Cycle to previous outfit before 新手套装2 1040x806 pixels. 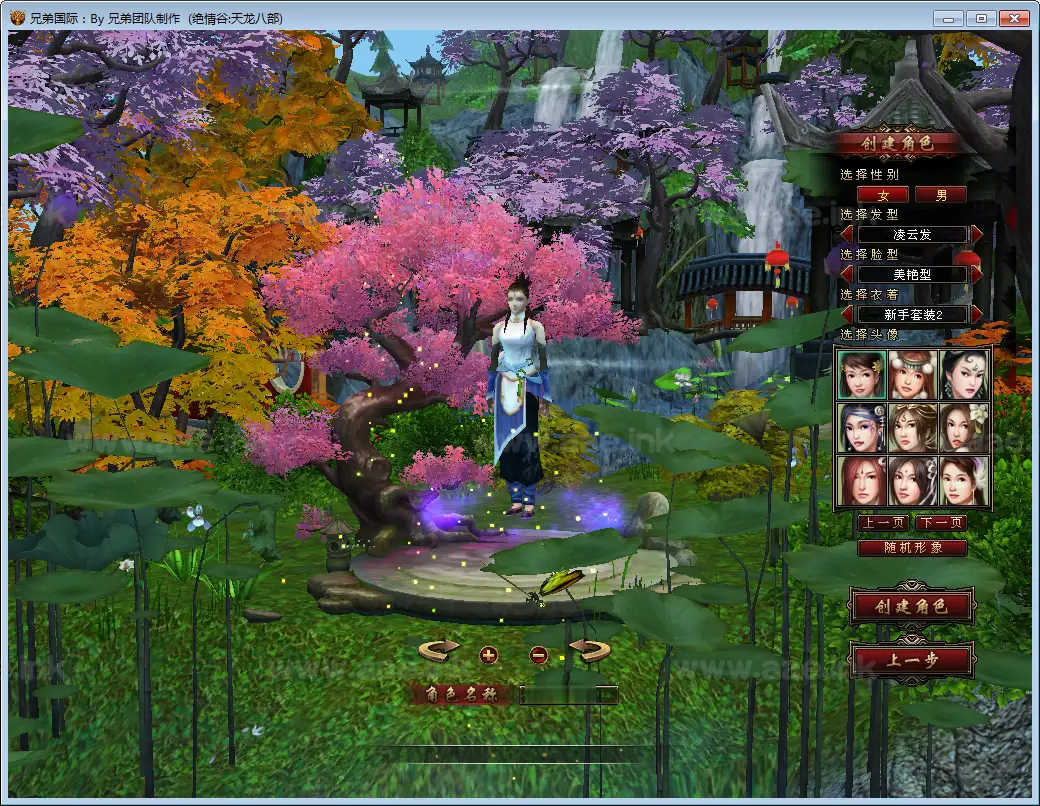(847, 314)
